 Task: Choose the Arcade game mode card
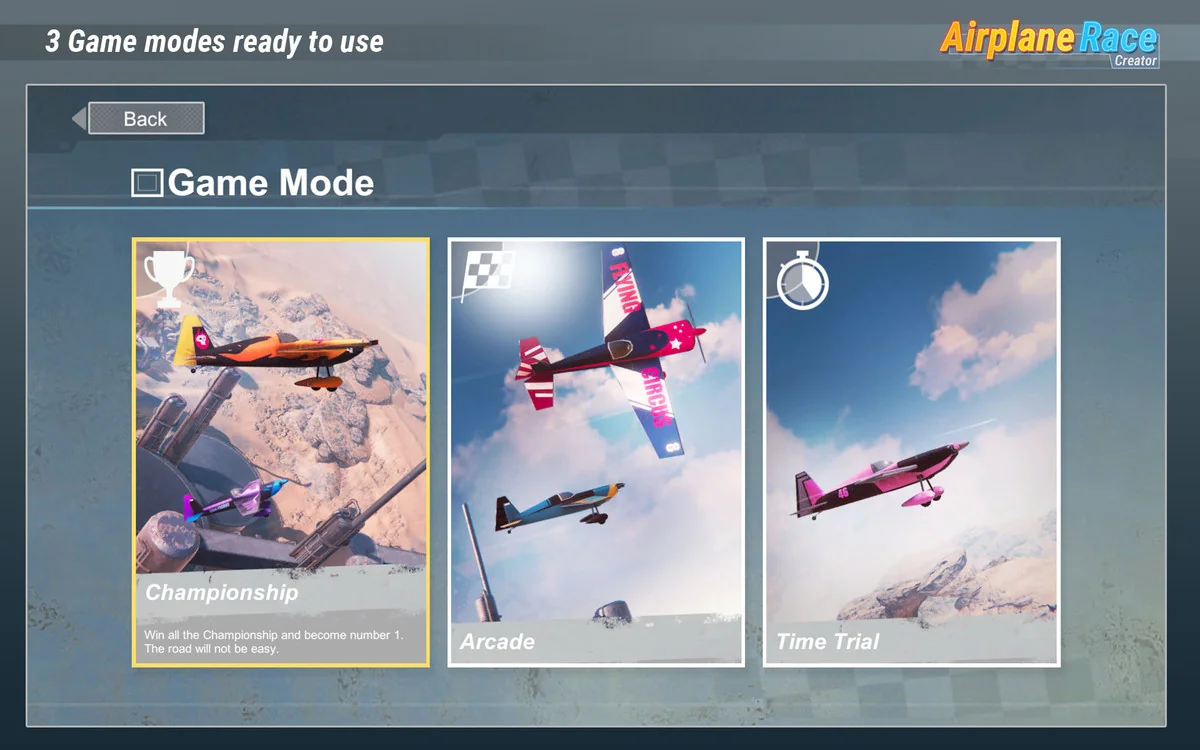pos(596,452)
